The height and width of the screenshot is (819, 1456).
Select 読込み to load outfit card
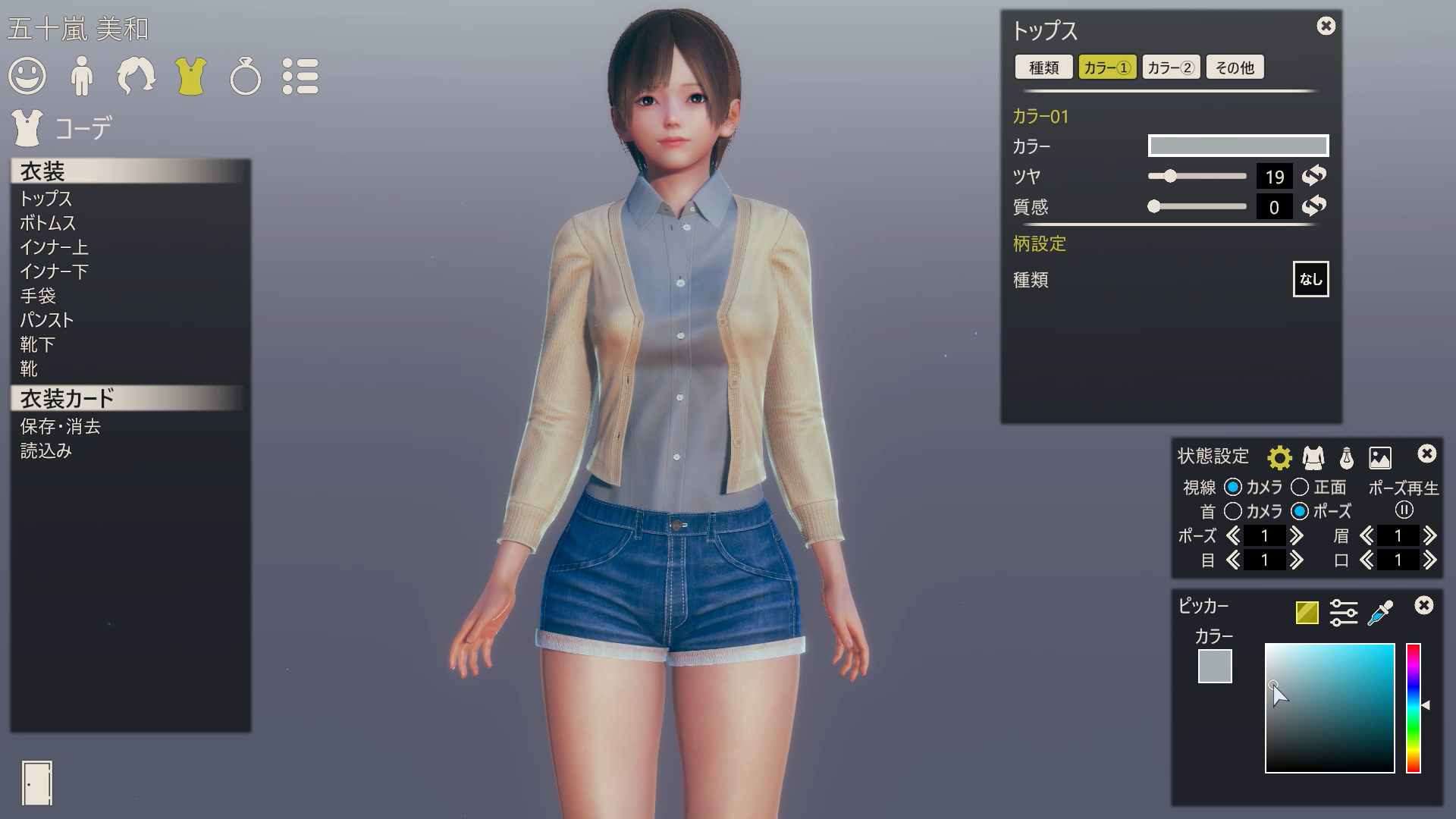[45, 450]
